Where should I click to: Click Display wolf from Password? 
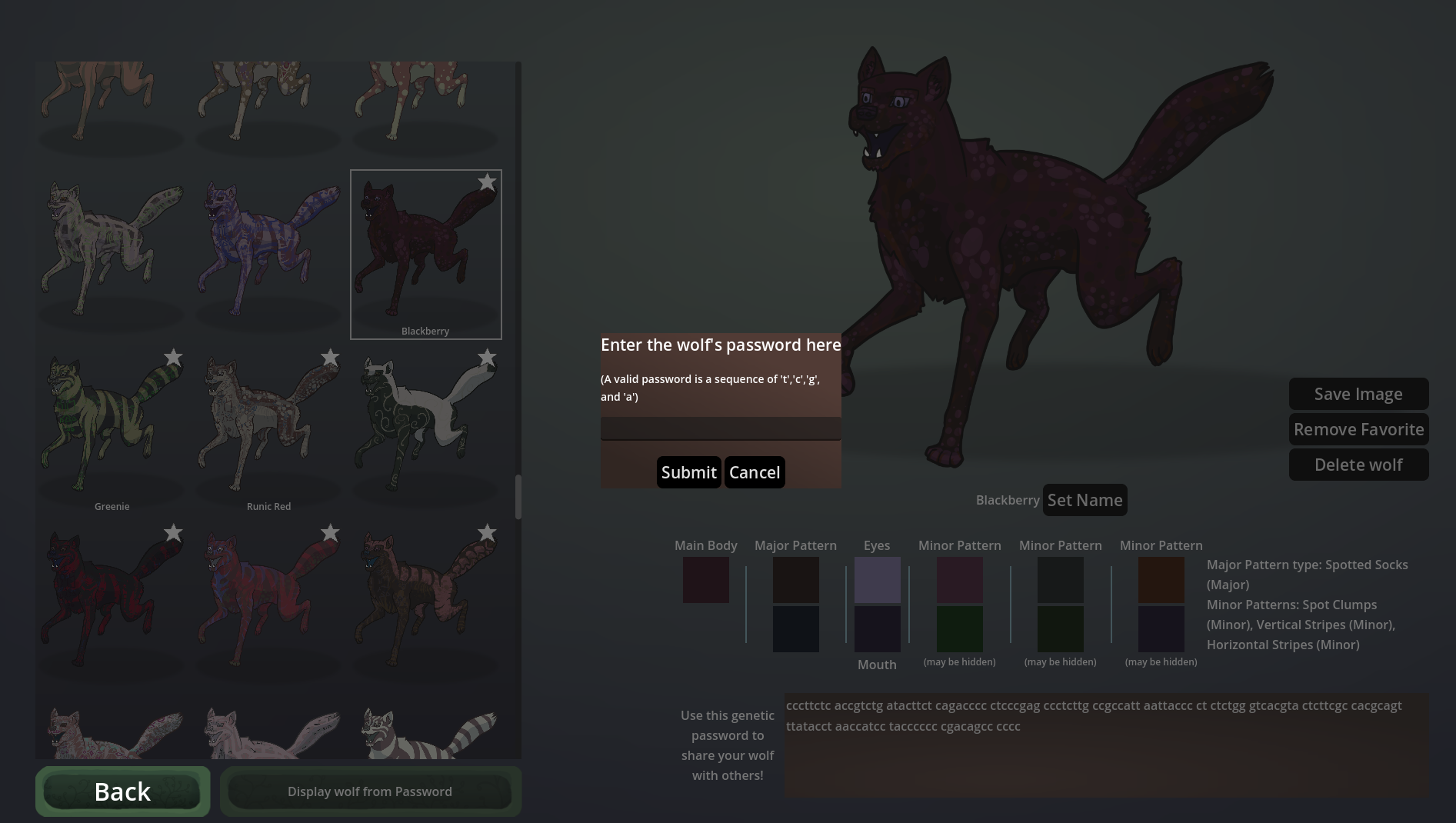pos(370,791)
